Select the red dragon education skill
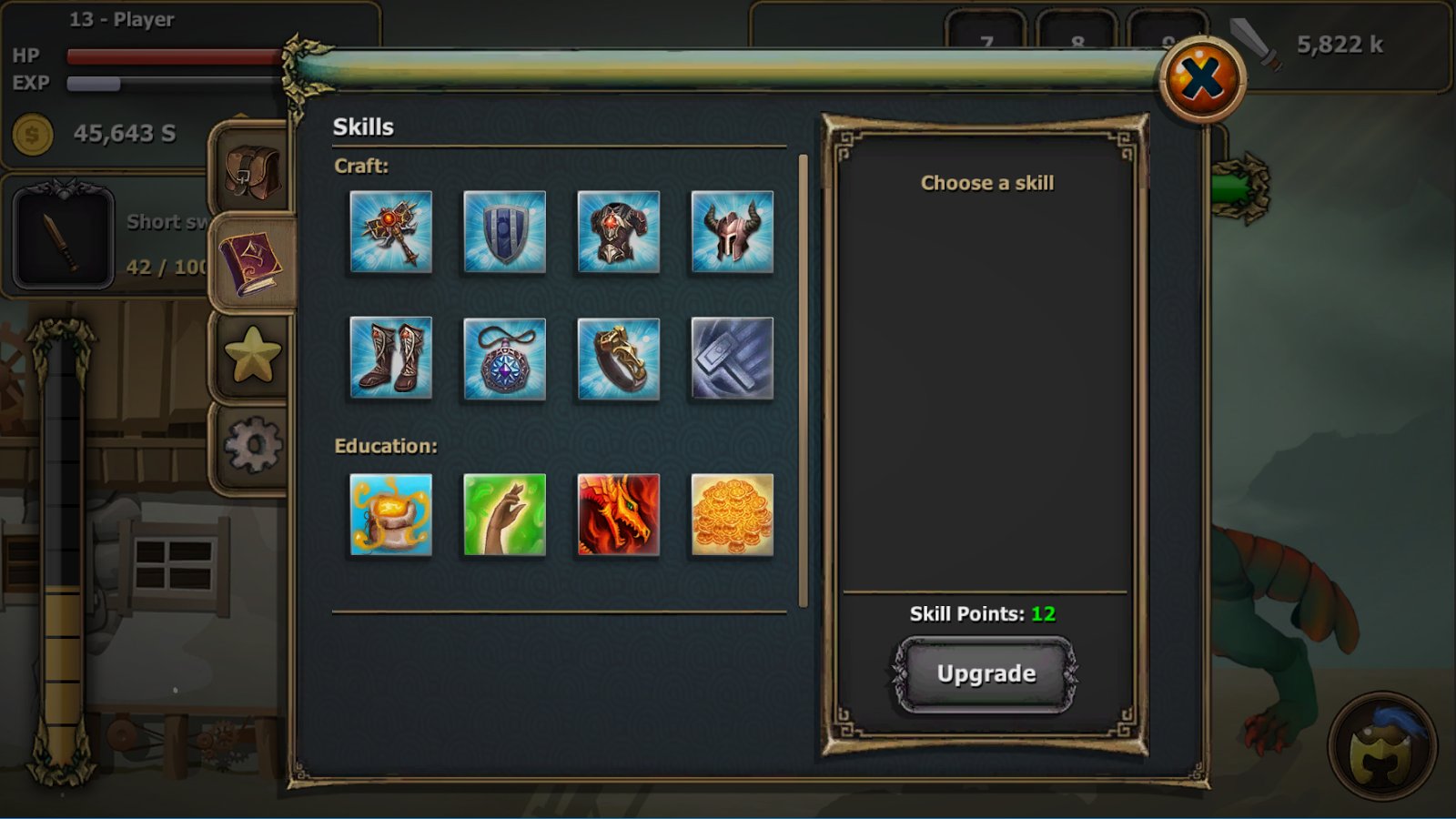 [x=619, y=515]
